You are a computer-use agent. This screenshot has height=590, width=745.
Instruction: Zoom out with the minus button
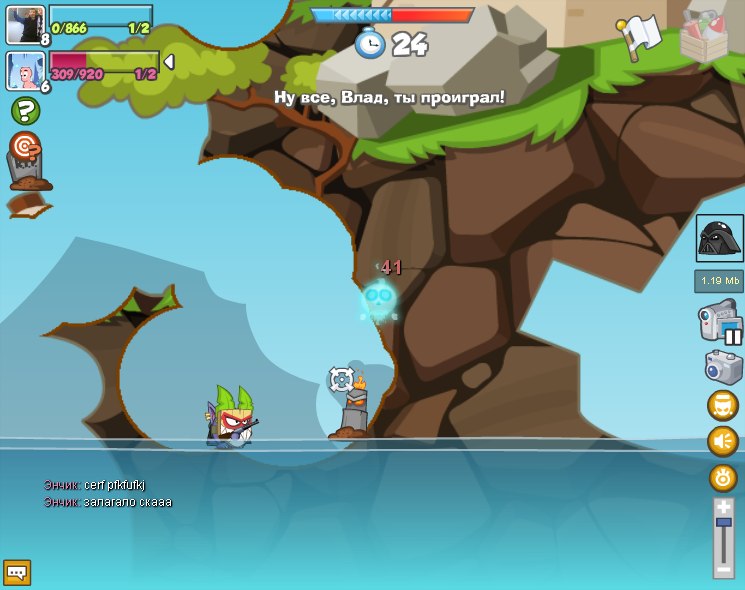723,570
